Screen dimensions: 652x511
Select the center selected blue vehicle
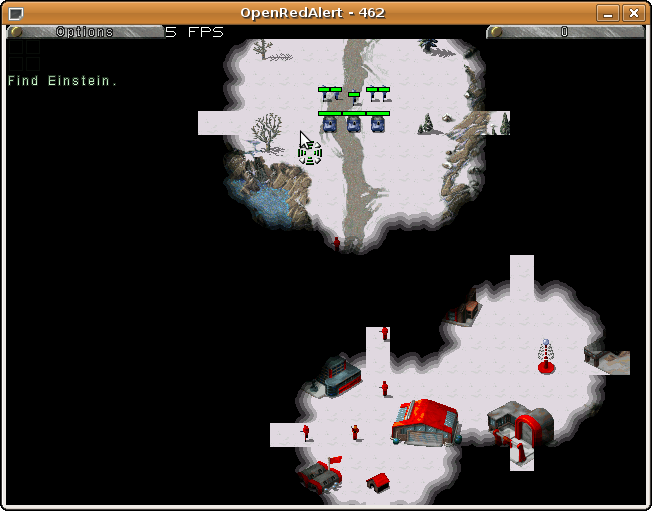click(x=354, y=124)
